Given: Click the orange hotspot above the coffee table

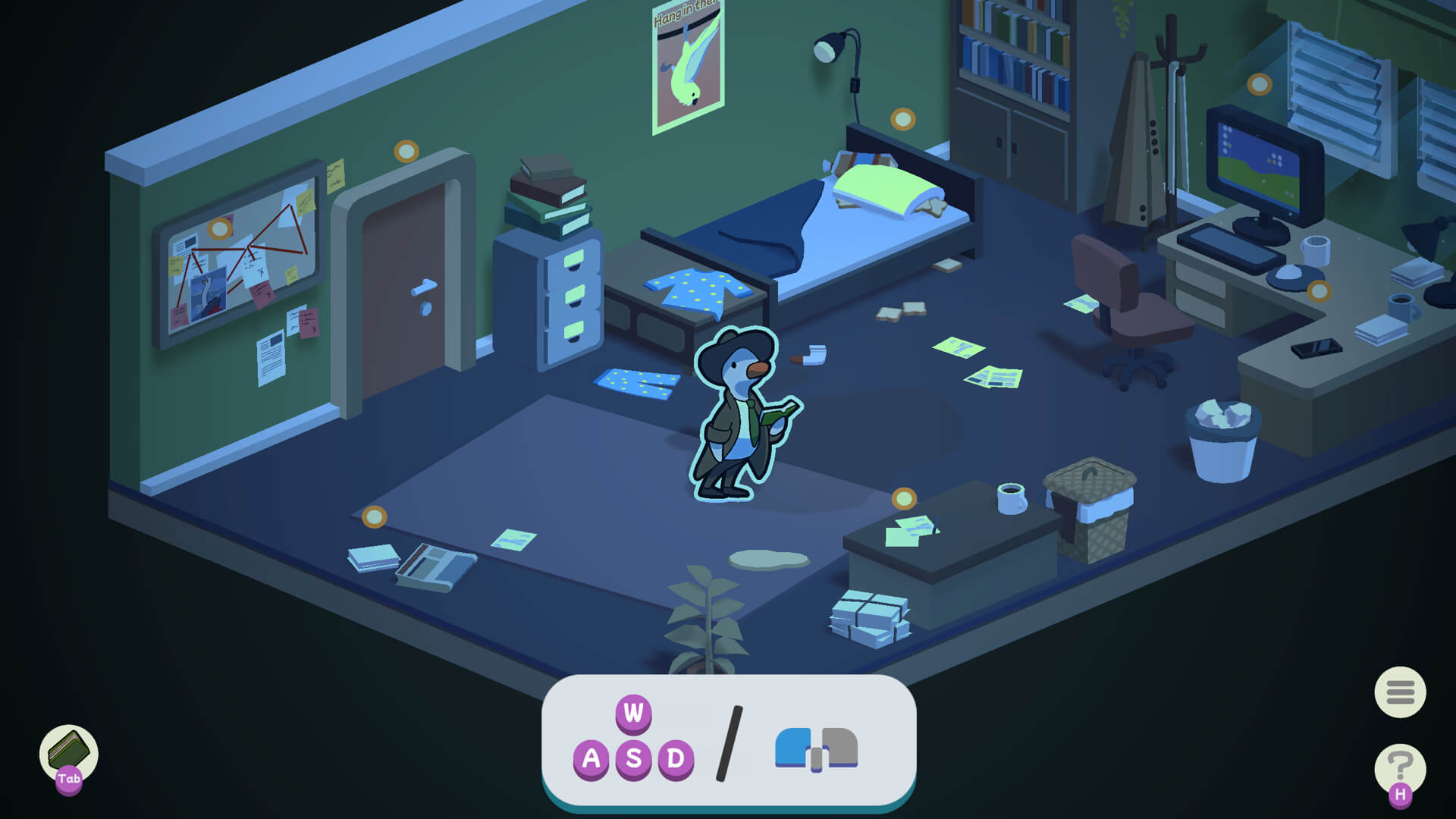Looking at the screenshot, I should (x=905, y=499).
